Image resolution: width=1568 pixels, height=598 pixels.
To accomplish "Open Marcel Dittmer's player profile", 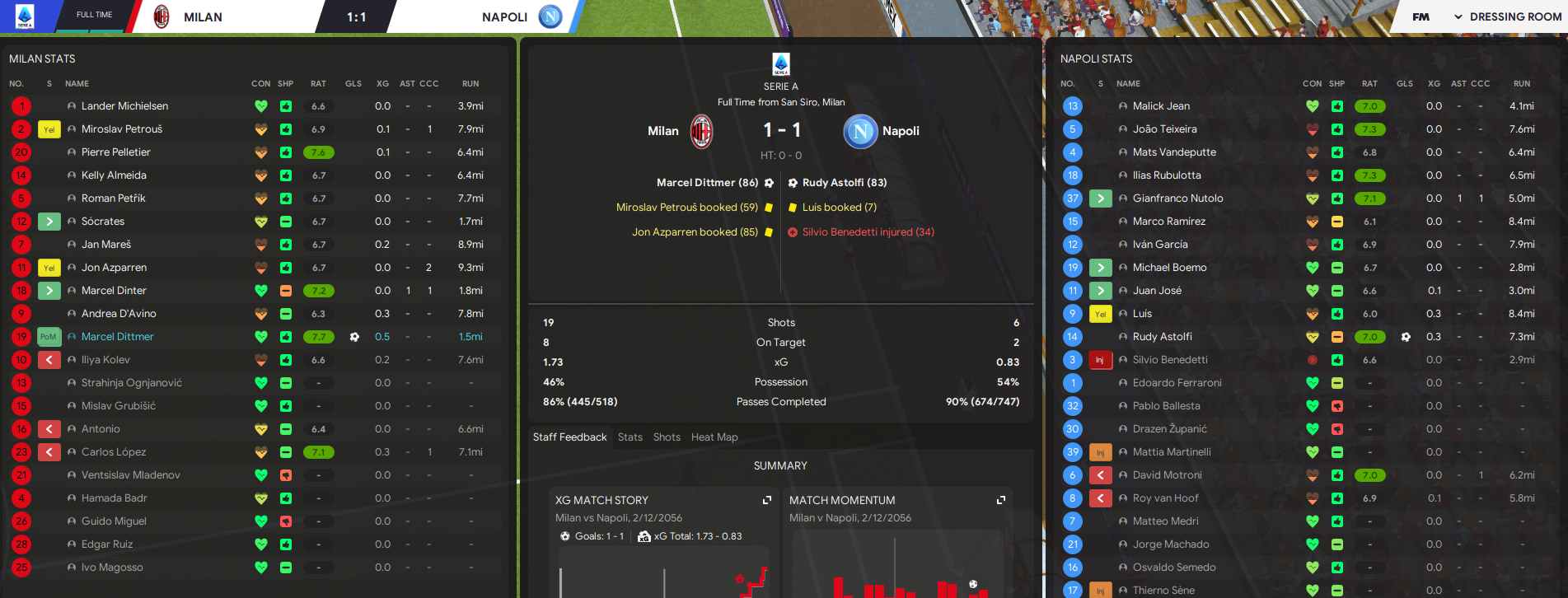I will point(117,337).
